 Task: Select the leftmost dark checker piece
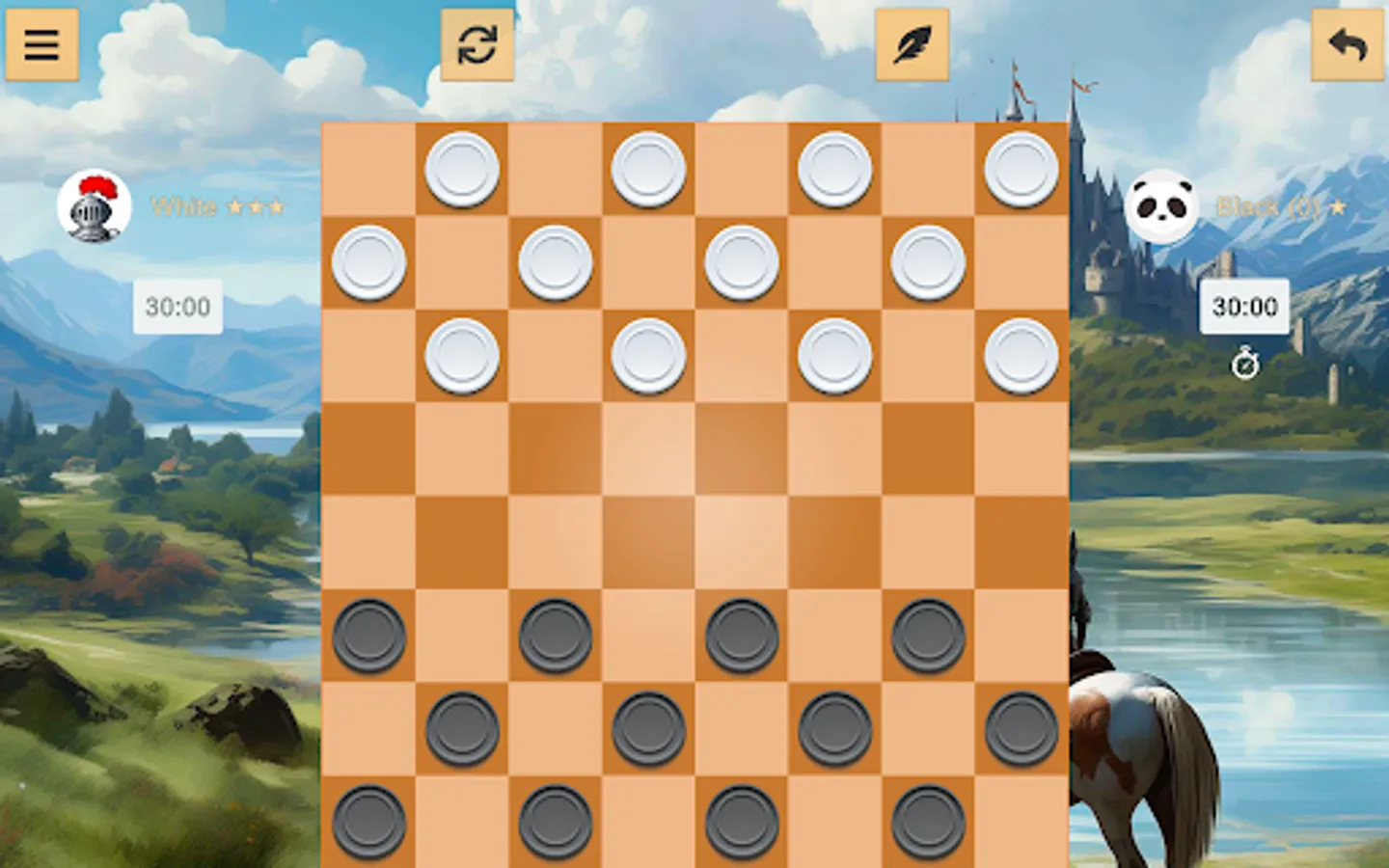pos(369,636)
